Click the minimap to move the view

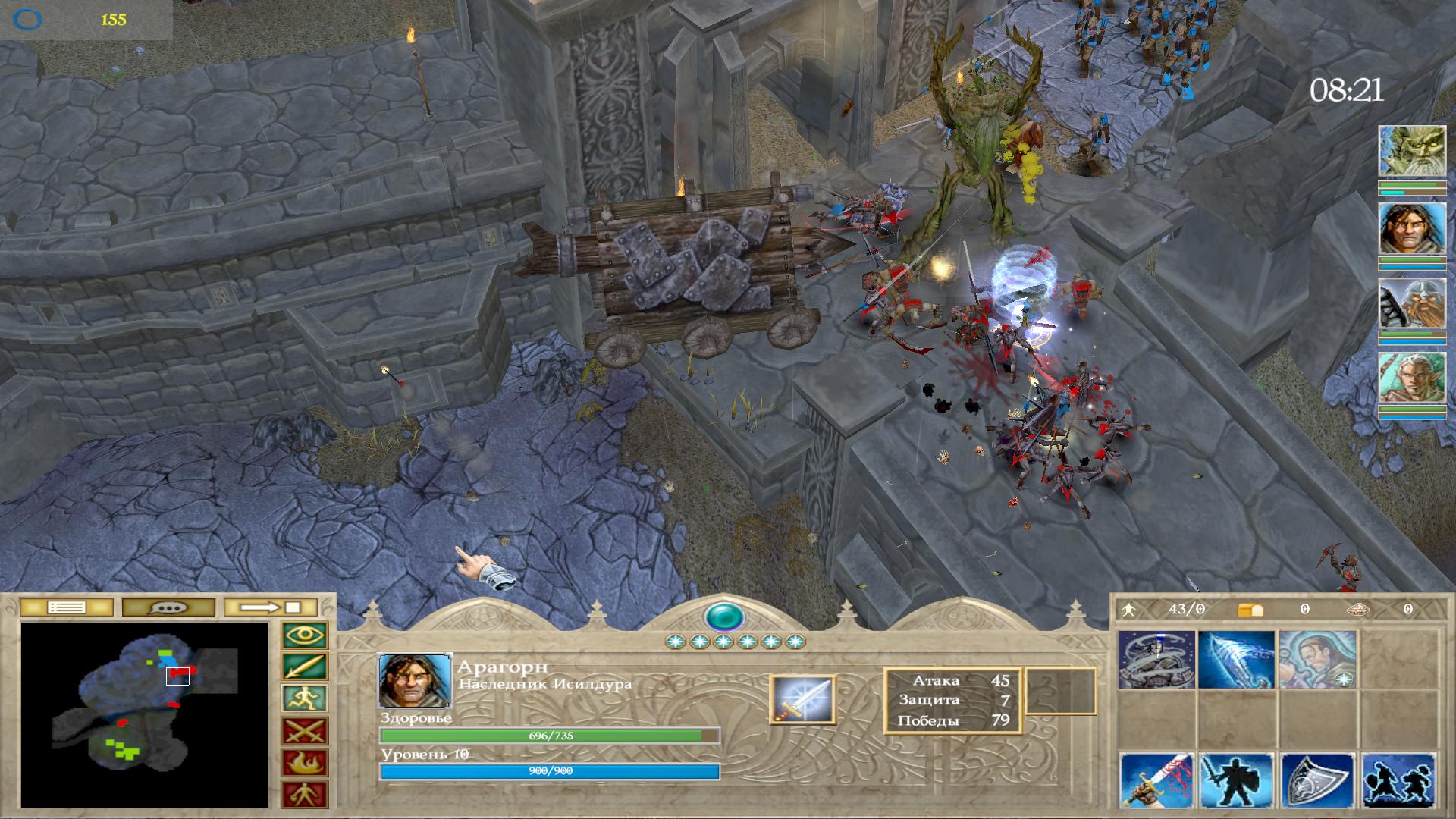144,714
